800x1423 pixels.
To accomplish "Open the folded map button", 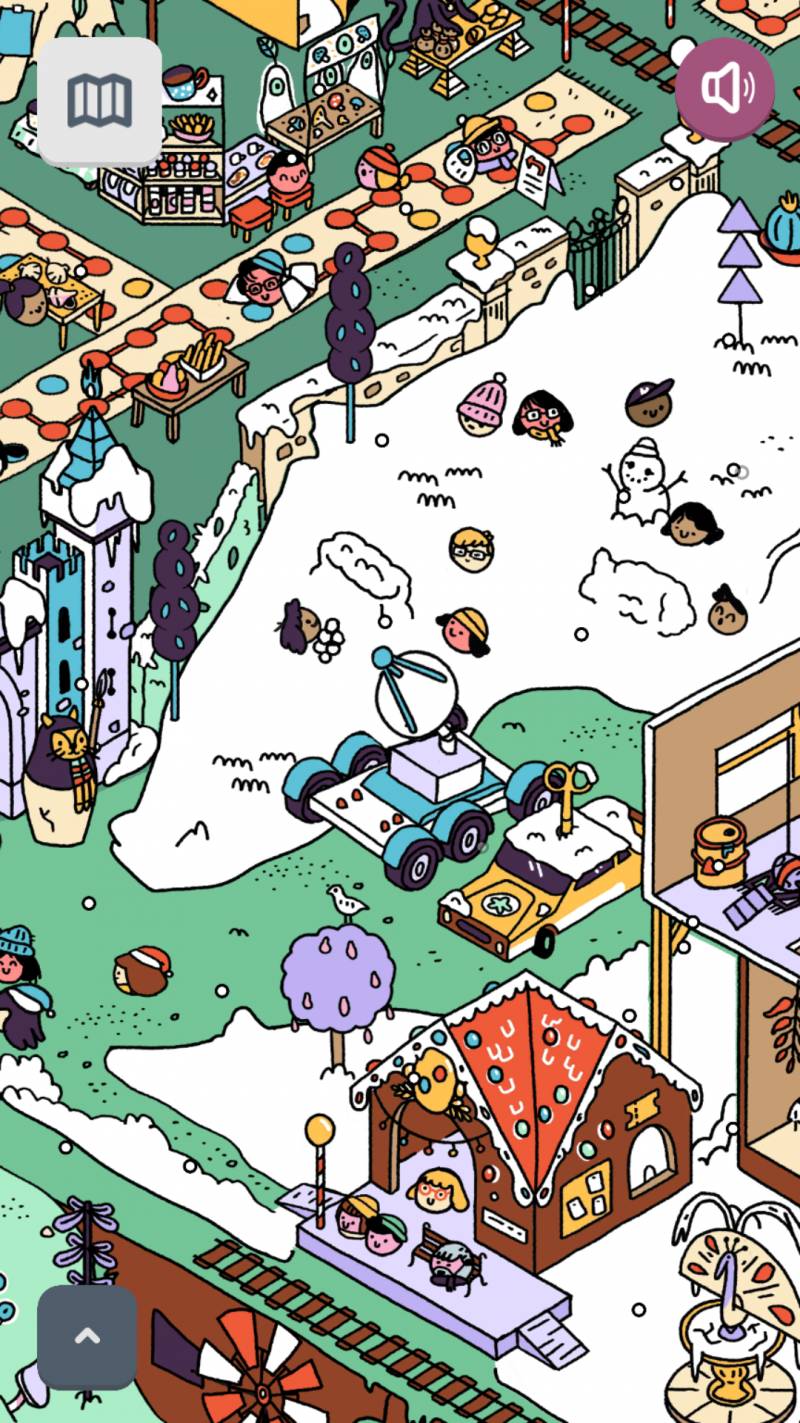I will pyautogui.click(x=100, y=101).
